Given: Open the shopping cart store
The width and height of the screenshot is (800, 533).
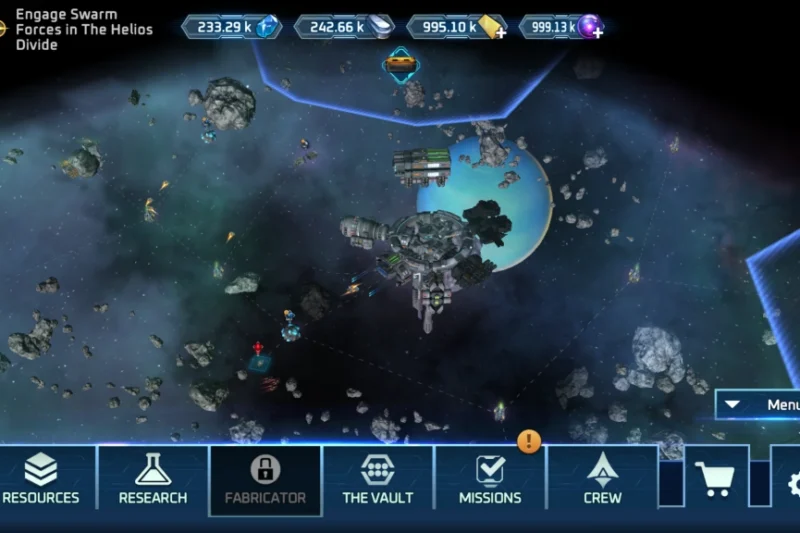Looking at the screenshot, I should click(715, 480).
